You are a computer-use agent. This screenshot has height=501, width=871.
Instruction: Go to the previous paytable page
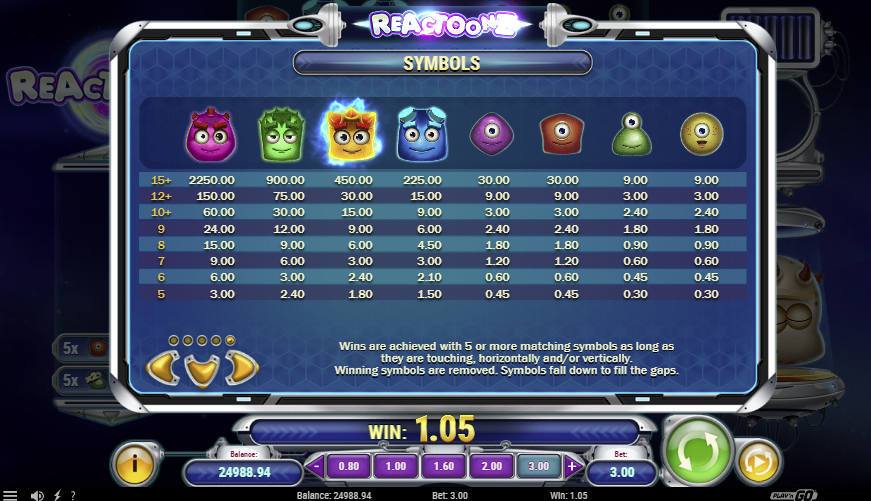pyautogui.click(x=163, y=368)
